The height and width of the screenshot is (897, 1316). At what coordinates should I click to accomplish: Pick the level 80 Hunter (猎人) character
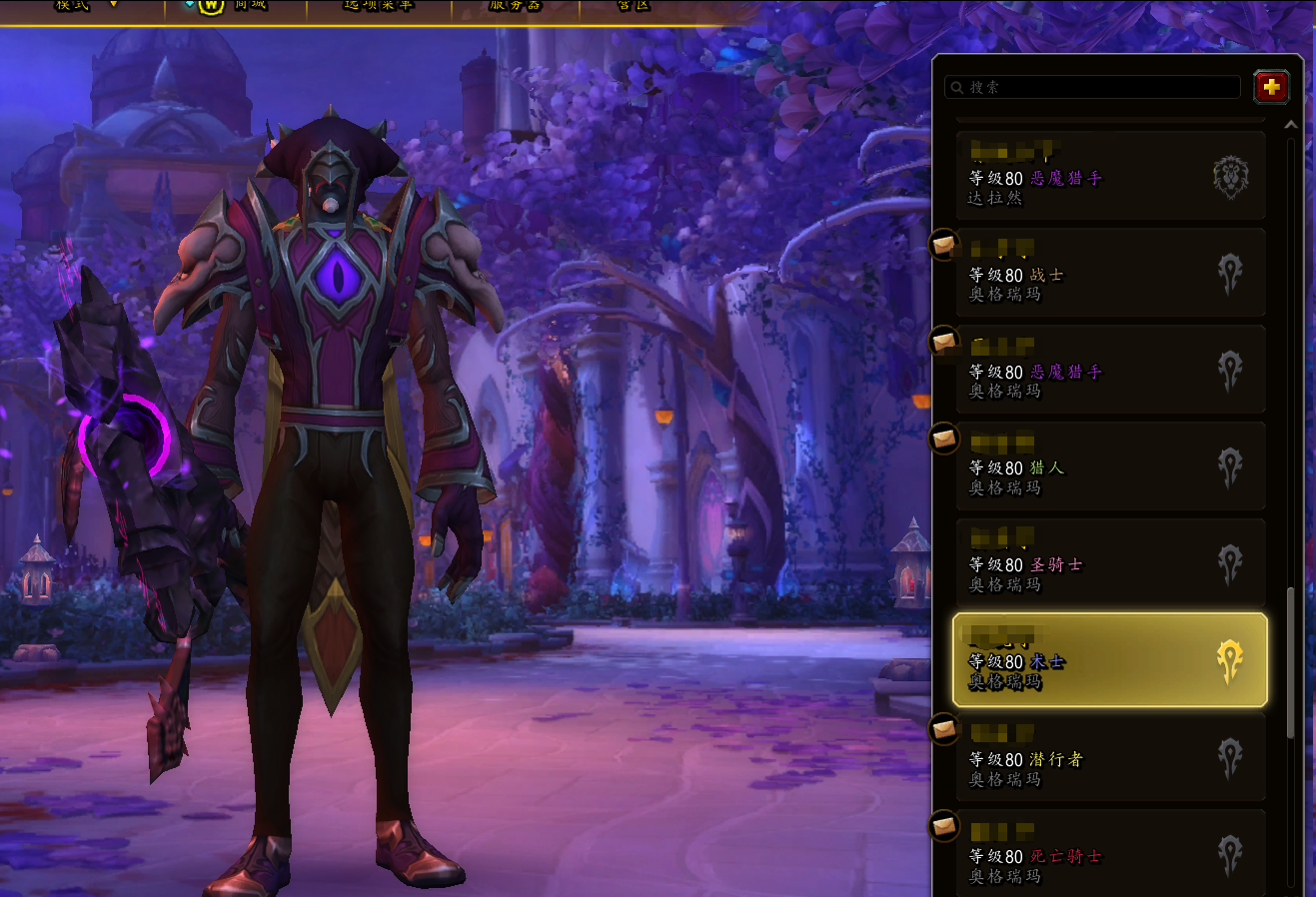[x=1109, y=467]
